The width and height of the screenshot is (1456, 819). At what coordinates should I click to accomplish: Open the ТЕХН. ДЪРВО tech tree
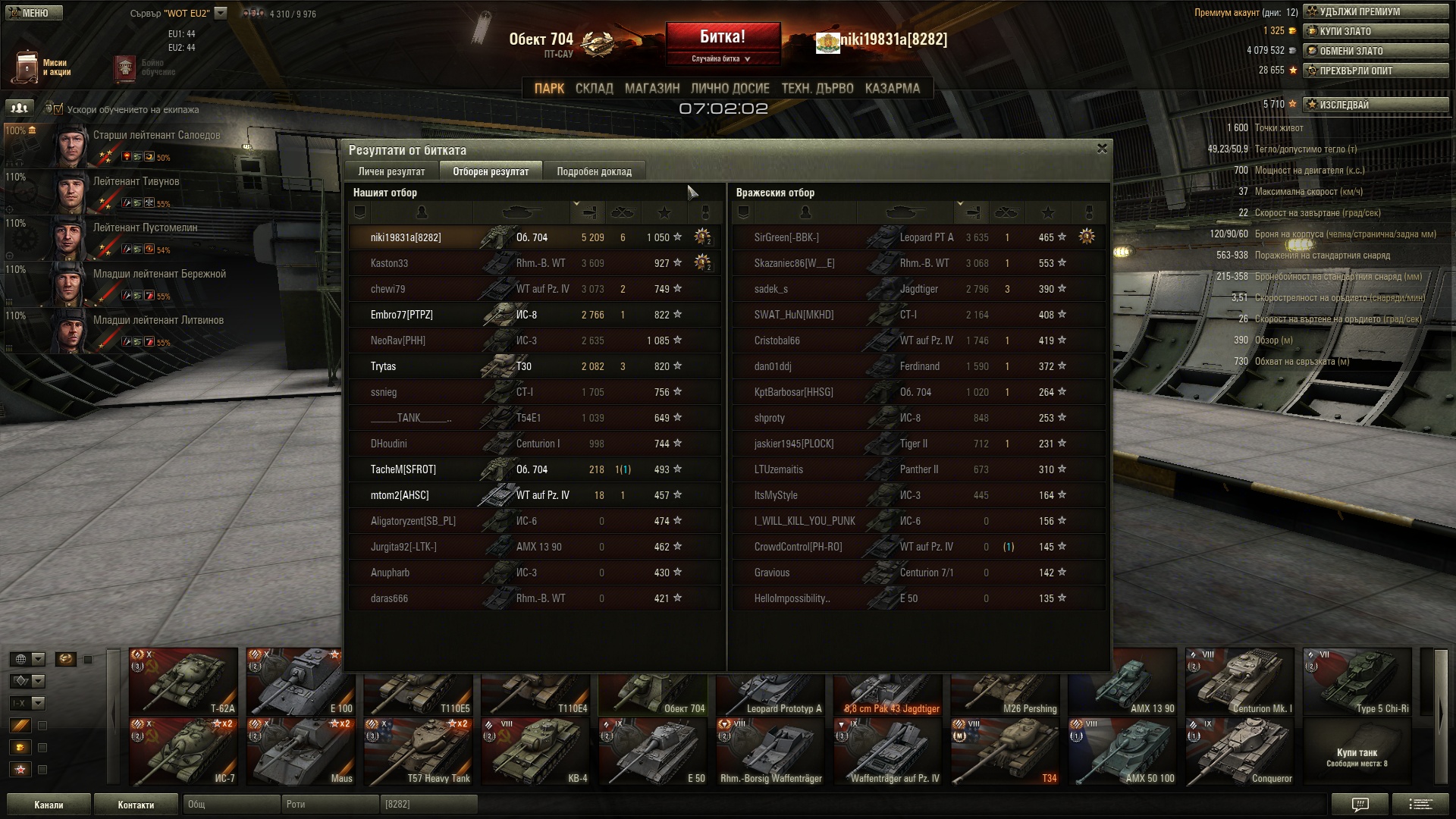point(817,89)
